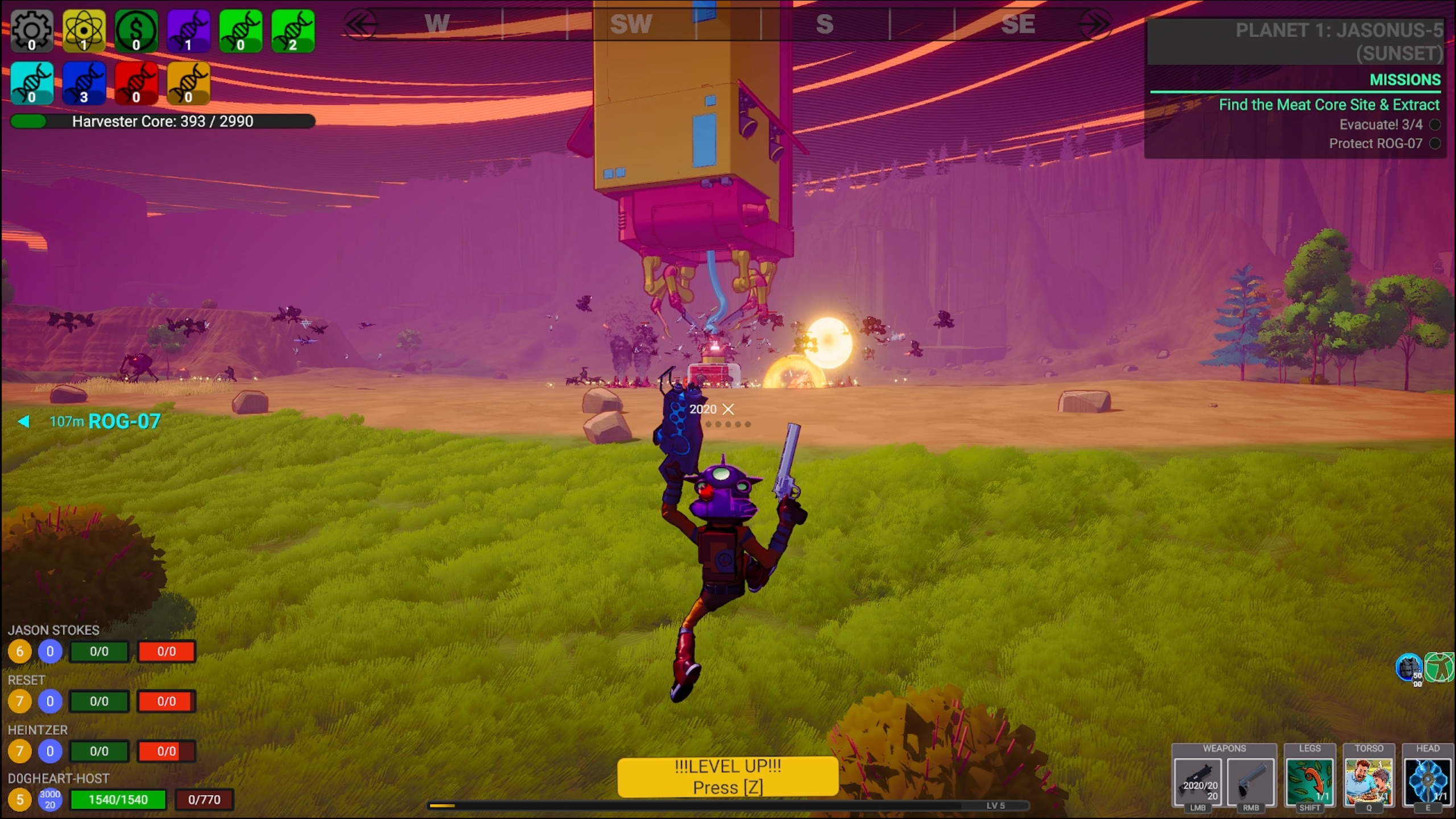Viewport: 1456px width, 819px height.
Task: Click the armor vest status icon
Action: (x=1408, y=668)
